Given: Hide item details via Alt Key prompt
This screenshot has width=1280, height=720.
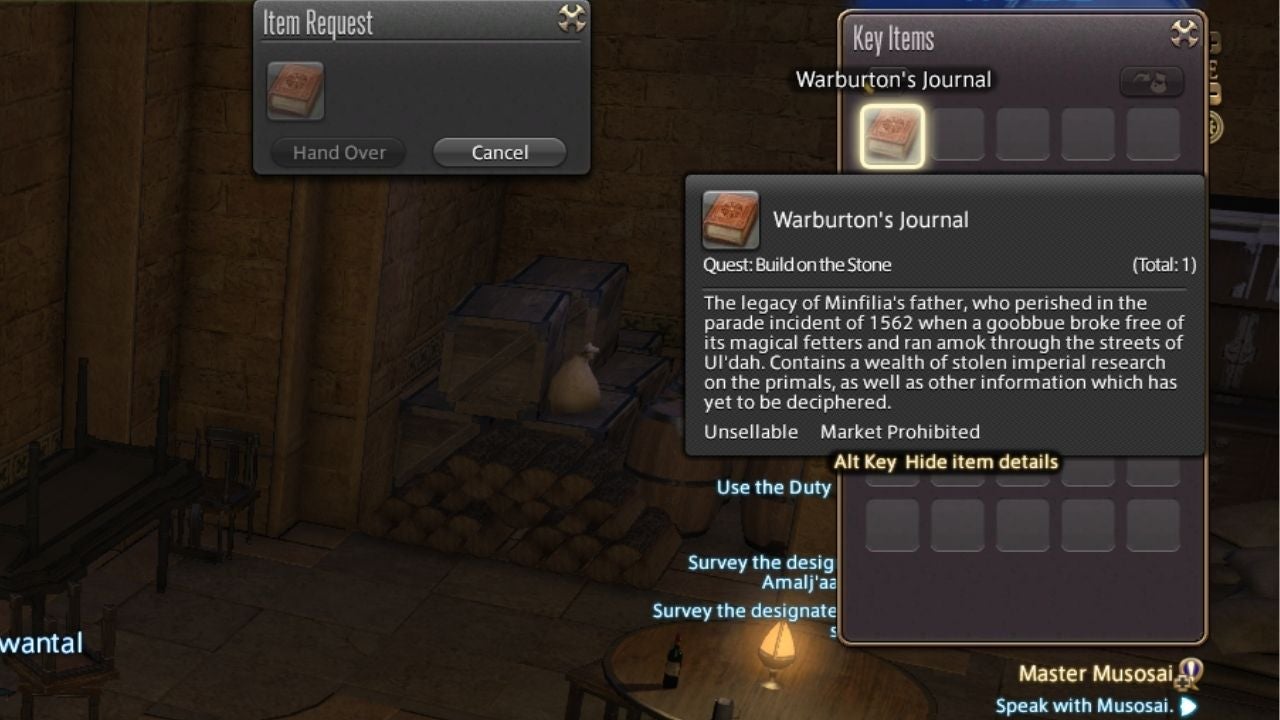Looking at the screenshot, I should (947, 461).
